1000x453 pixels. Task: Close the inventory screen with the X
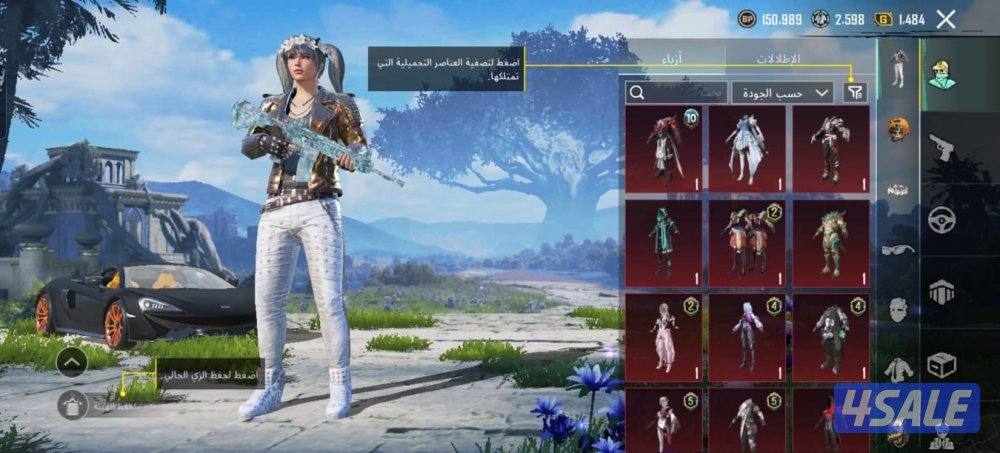[946, 18]
